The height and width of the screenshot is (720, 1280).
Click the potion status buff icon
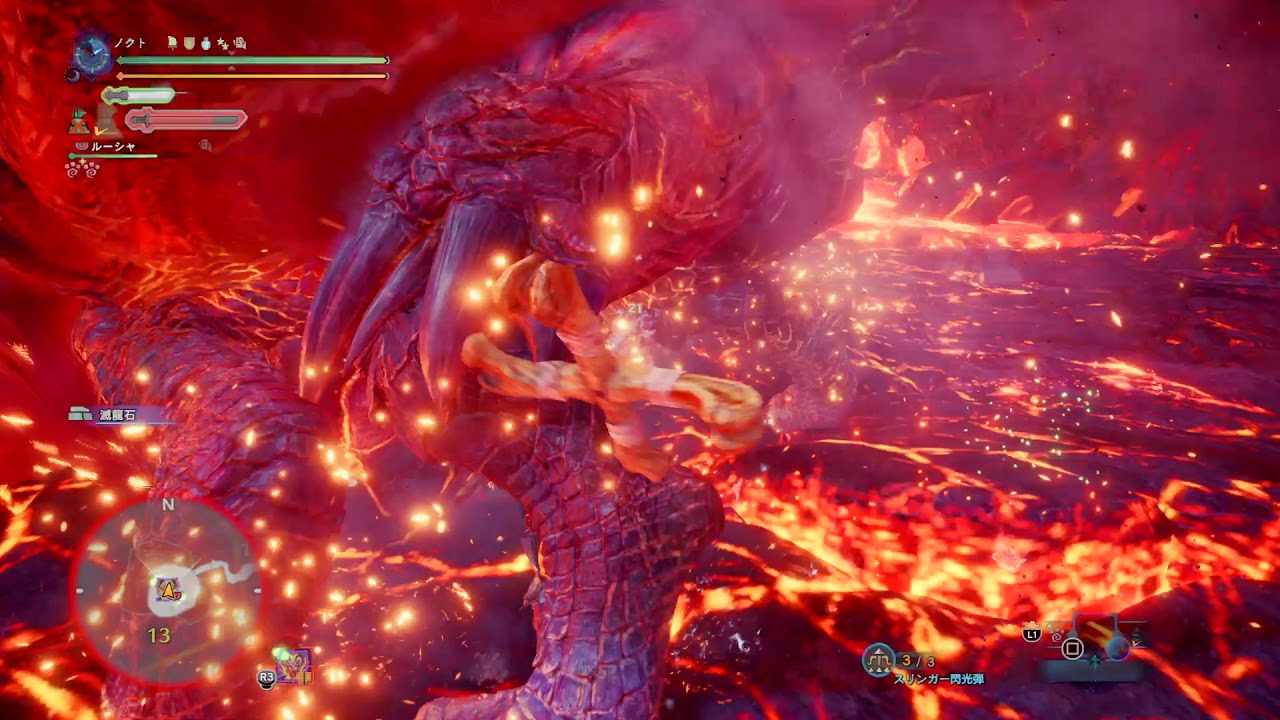tap(206, 43)
